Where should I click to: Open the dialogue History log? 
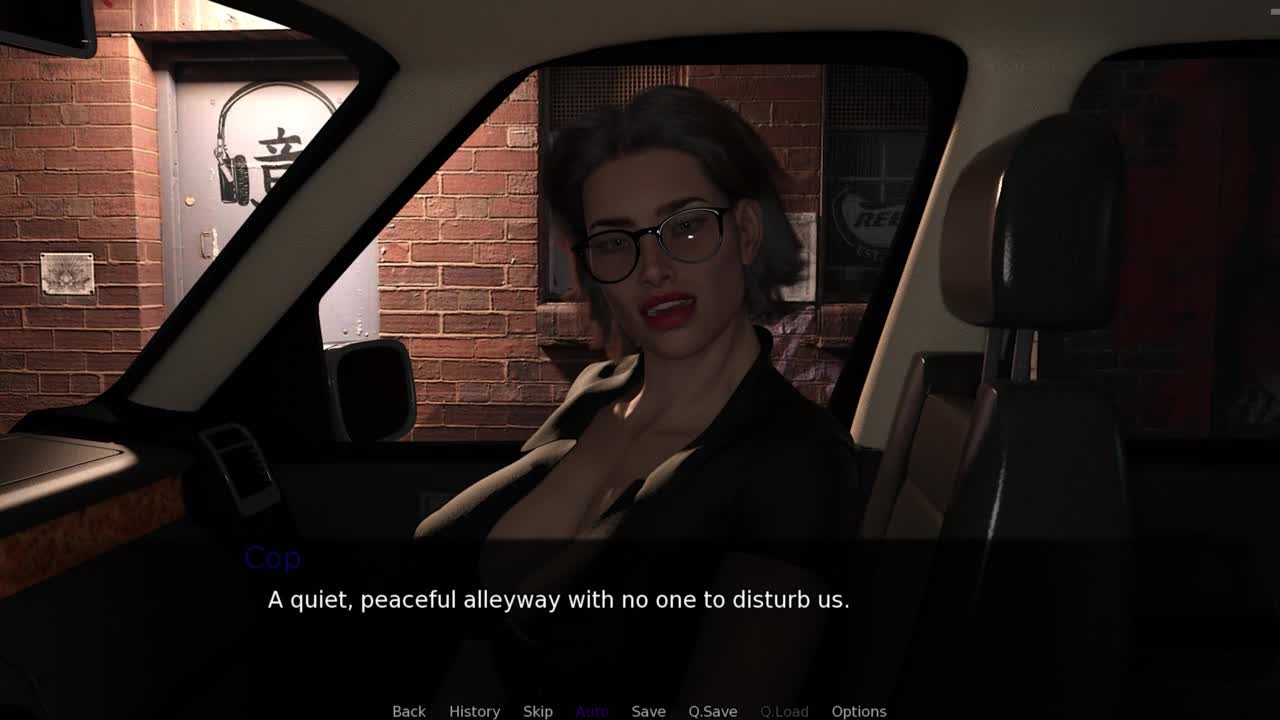pyautogui.click(x=474, y=711)
